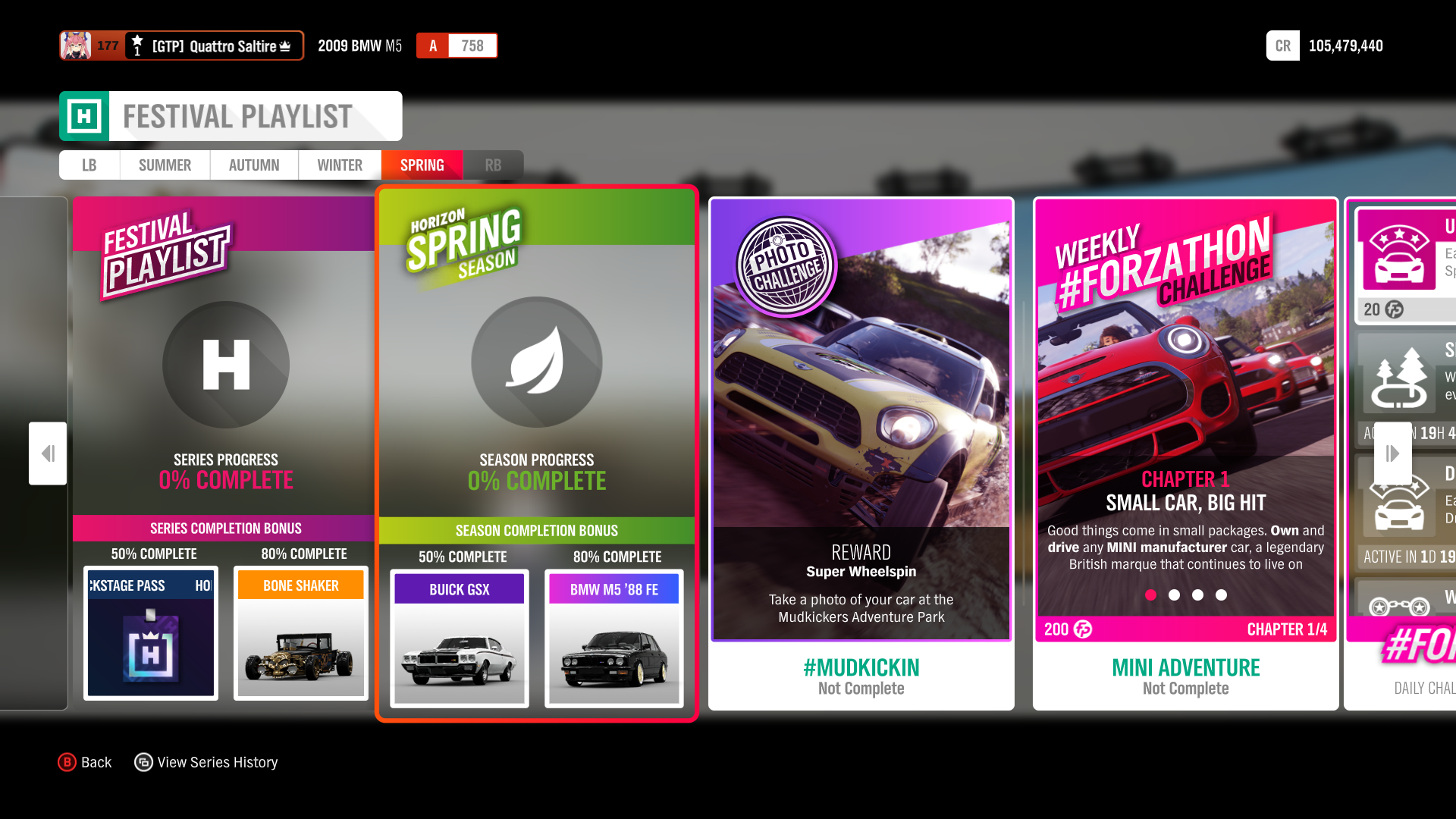Select the BMW M5 '88 FE reward thumbnail

(613, 639)
